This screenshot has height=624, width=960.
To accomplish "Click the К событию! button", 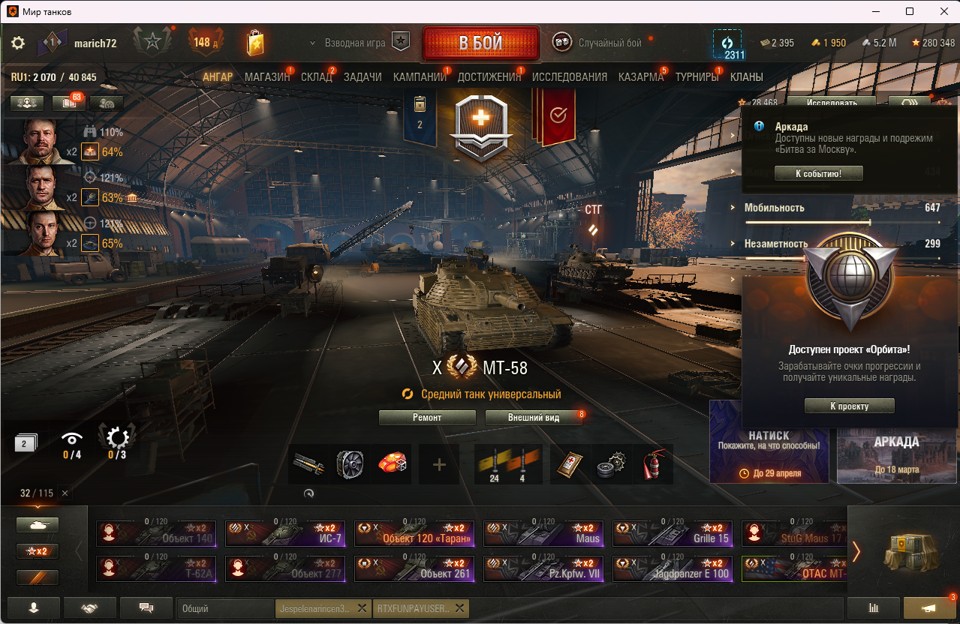I will coord(818,173).
